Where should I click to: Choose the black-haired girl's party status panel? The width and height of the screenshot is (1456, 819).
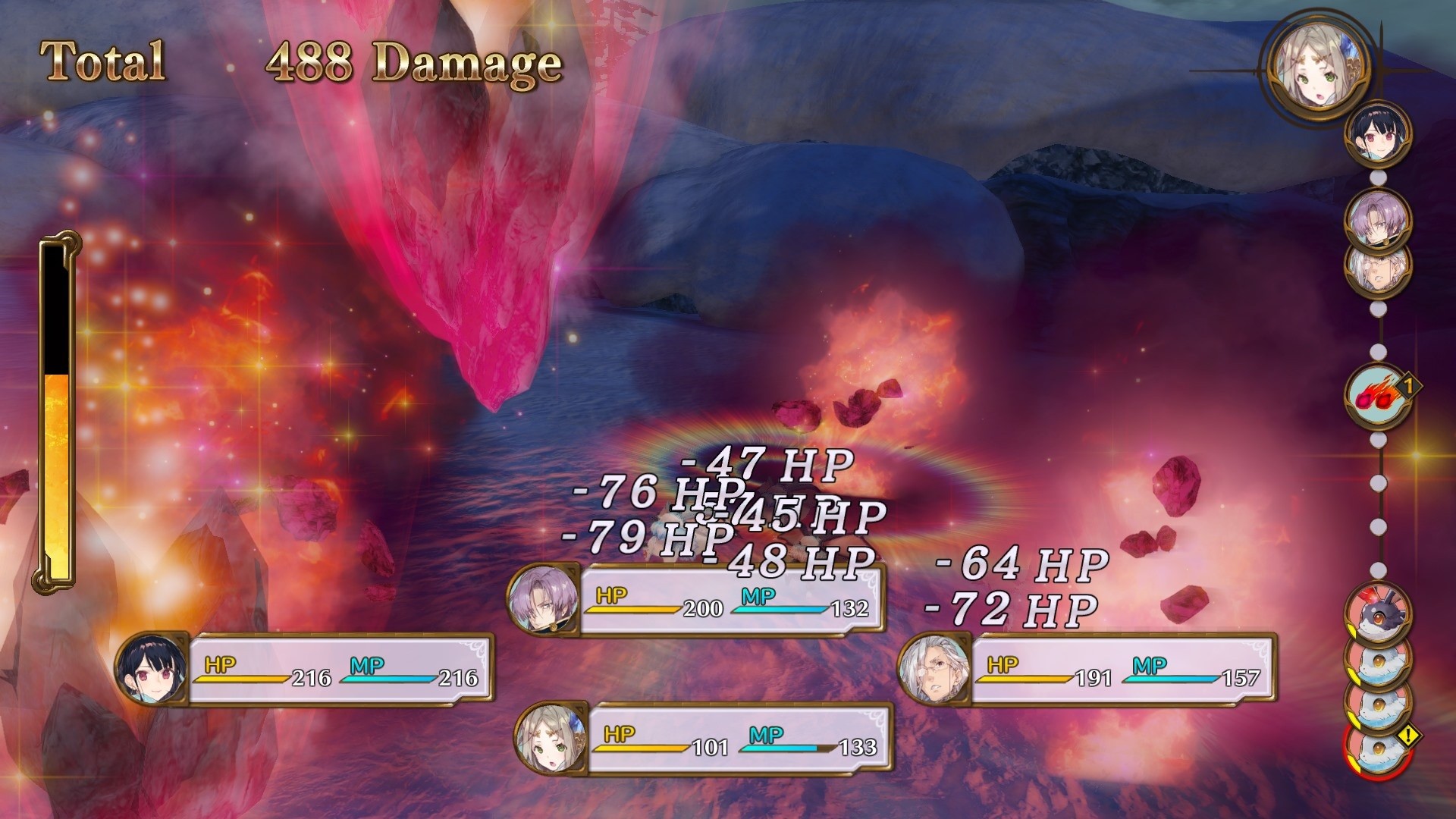coord(307,671)
